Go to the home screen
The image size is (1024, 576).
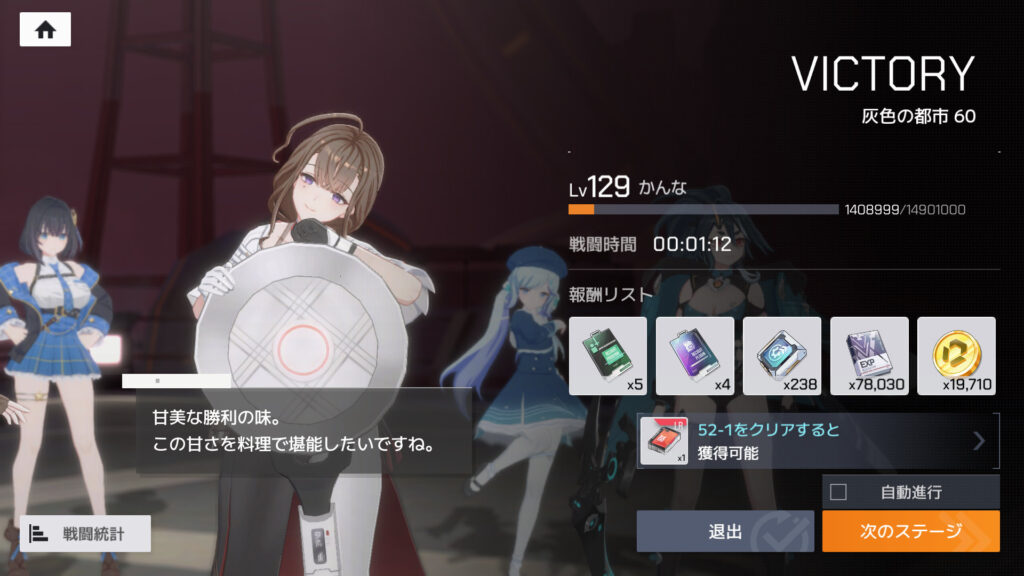[x=45, y=30]
